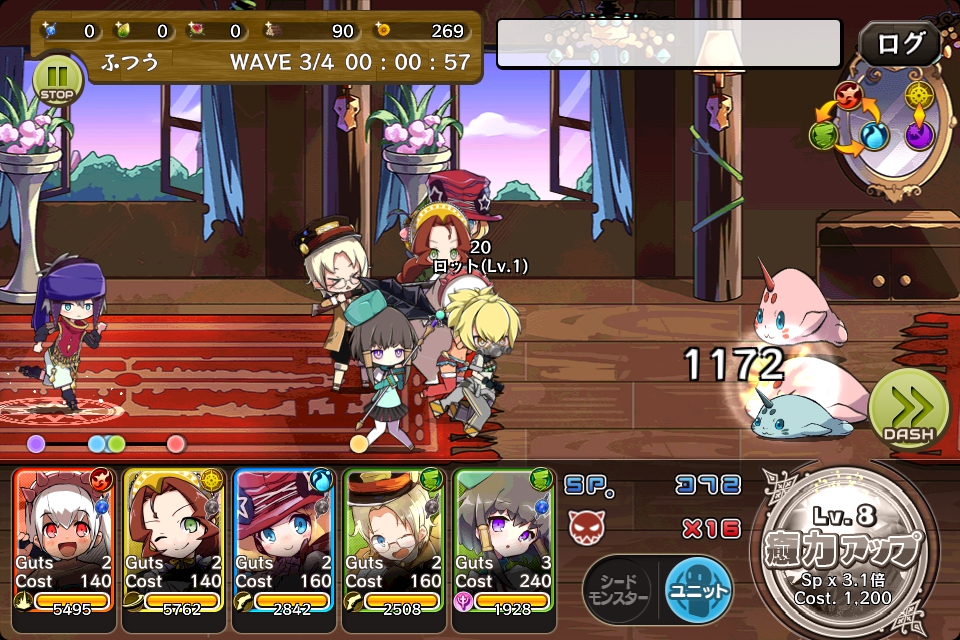Viewport: 960px width, 640px height.
Task: Activate the DASH speed-up button
Action: pyautogui.click(x=907, y=410)
